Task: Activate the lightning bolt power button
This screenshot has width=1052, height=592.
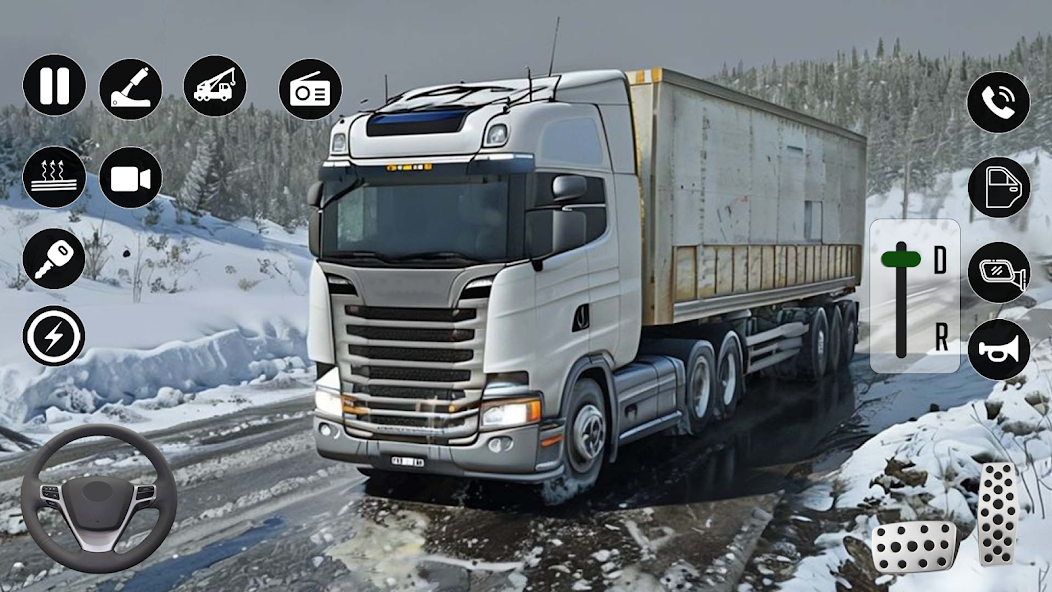Action: click(x=54, y=335)
